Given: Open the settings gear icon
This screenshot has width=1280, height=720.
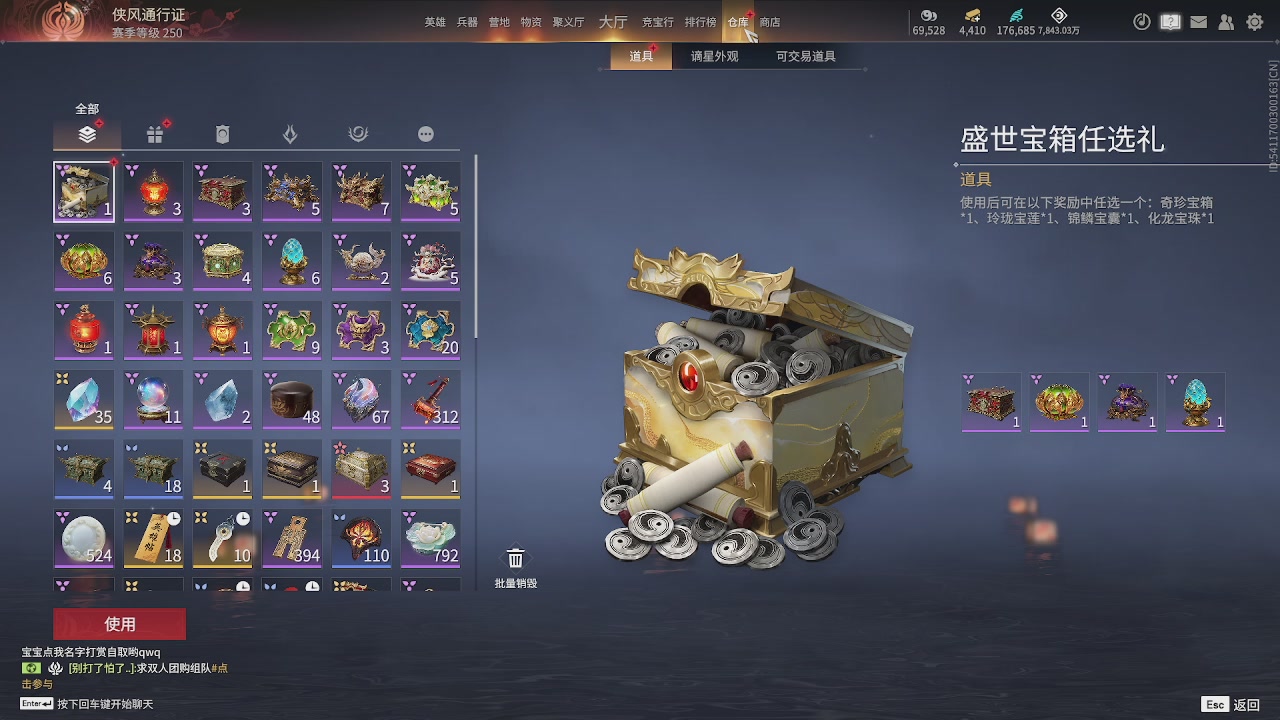Looking at the screenshot, I should coord(1255,21).
